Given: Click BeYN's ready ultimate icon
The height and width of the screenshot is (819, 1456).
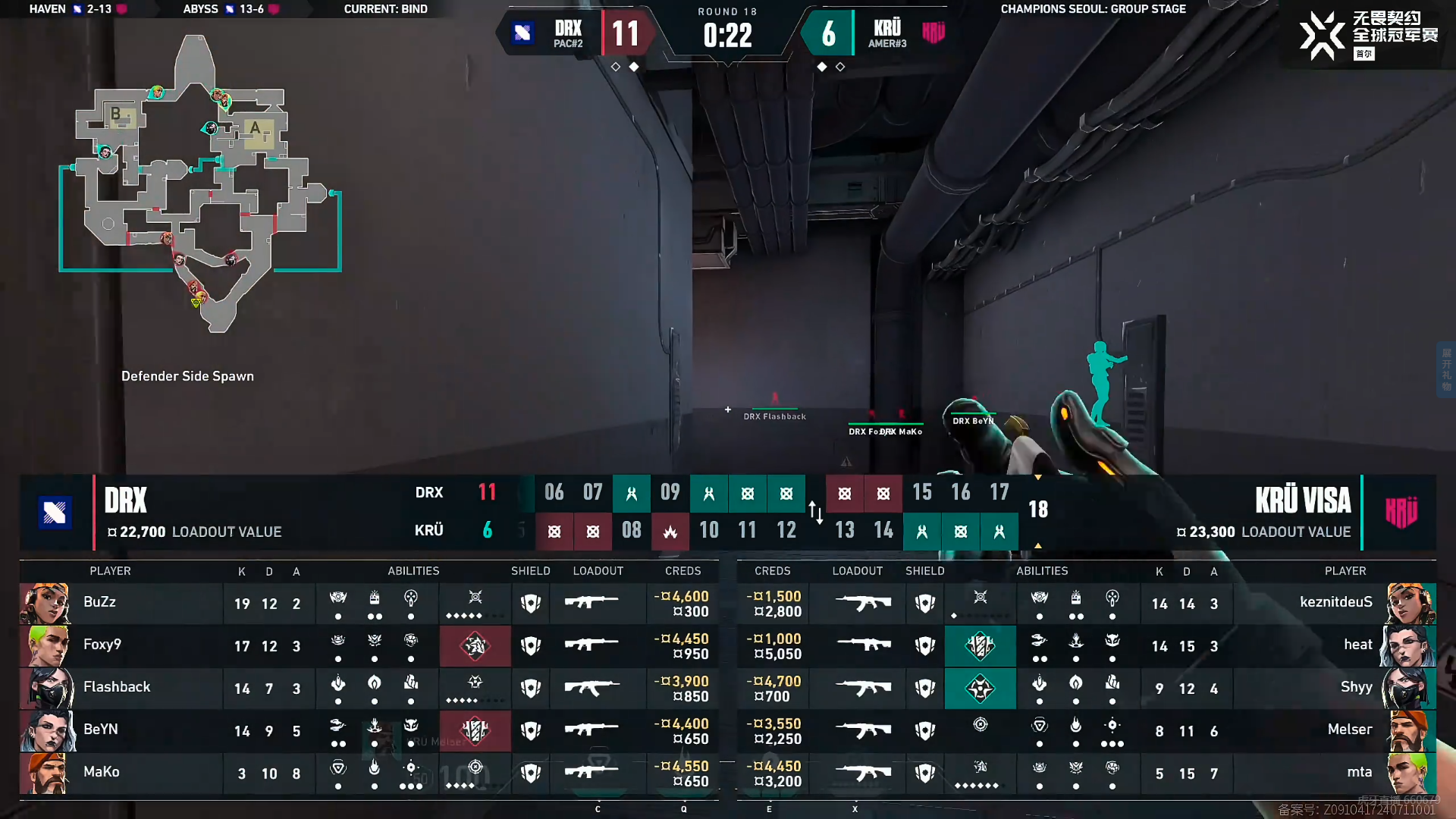Looking at the screenshot, I should [x=475, y=731].
